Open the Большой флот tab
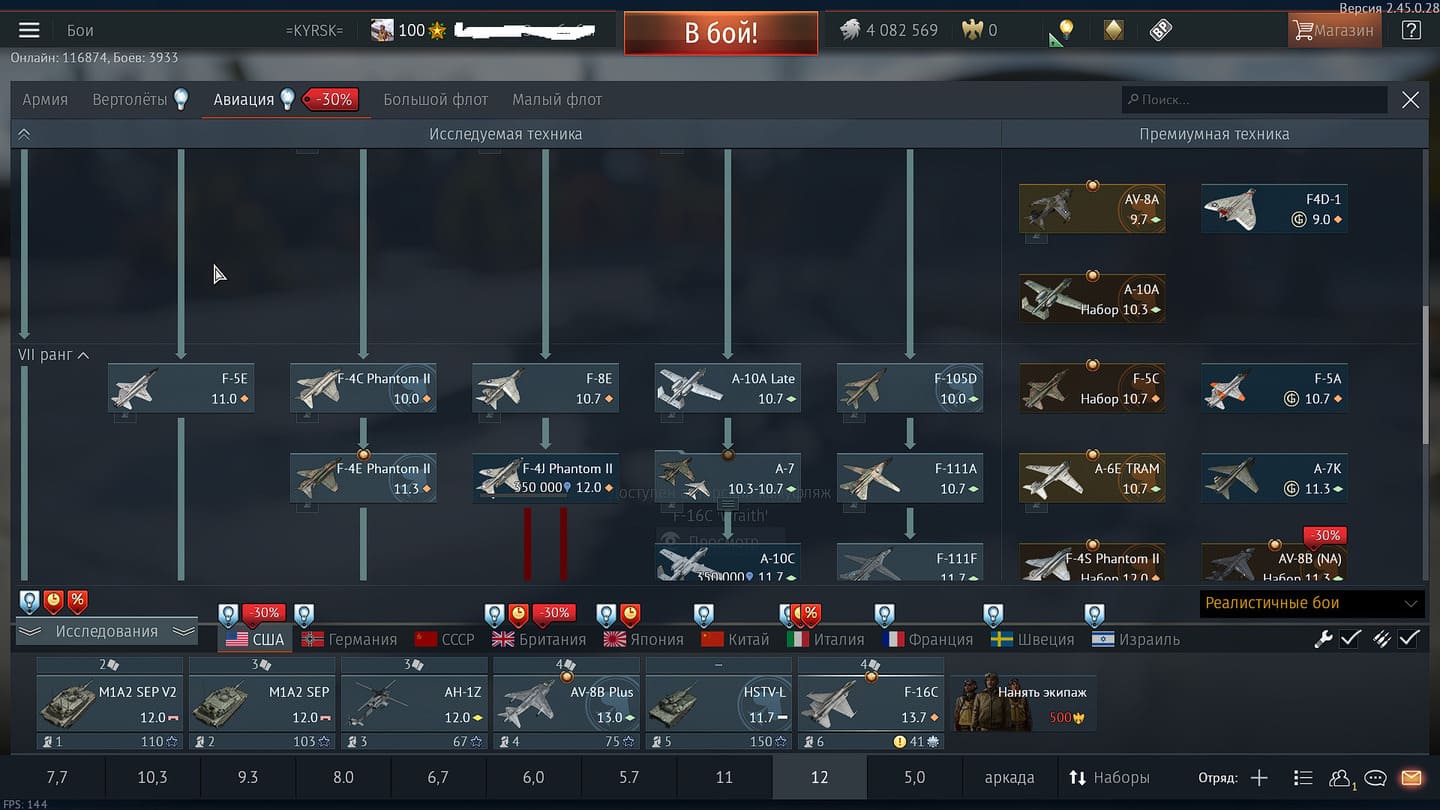The image size is (1440, 810). tap(435, 100)
